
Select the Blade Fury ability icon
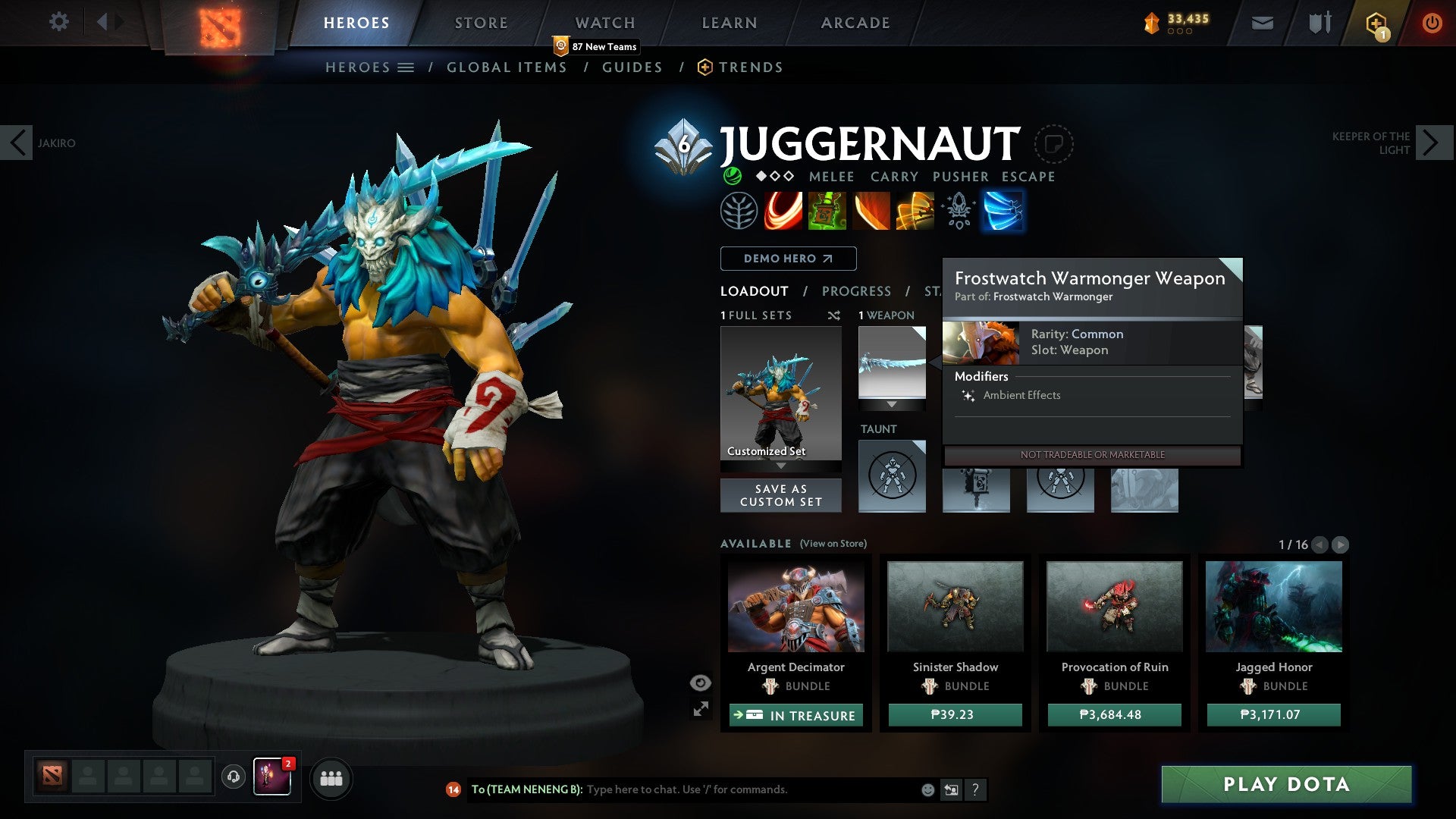pos(783,210)
